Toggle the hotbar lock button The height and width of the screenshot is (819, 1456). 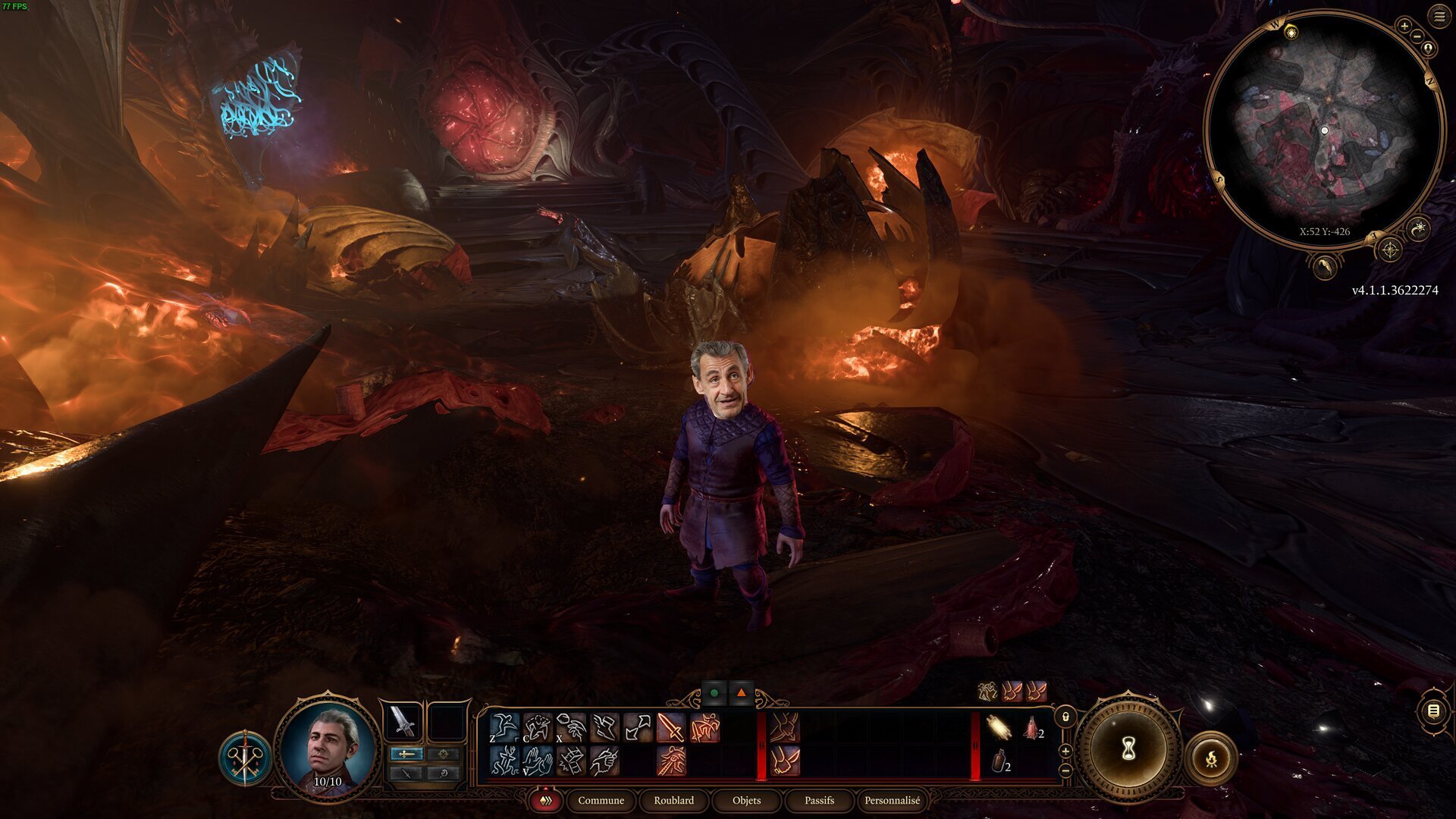(1065, 717)
